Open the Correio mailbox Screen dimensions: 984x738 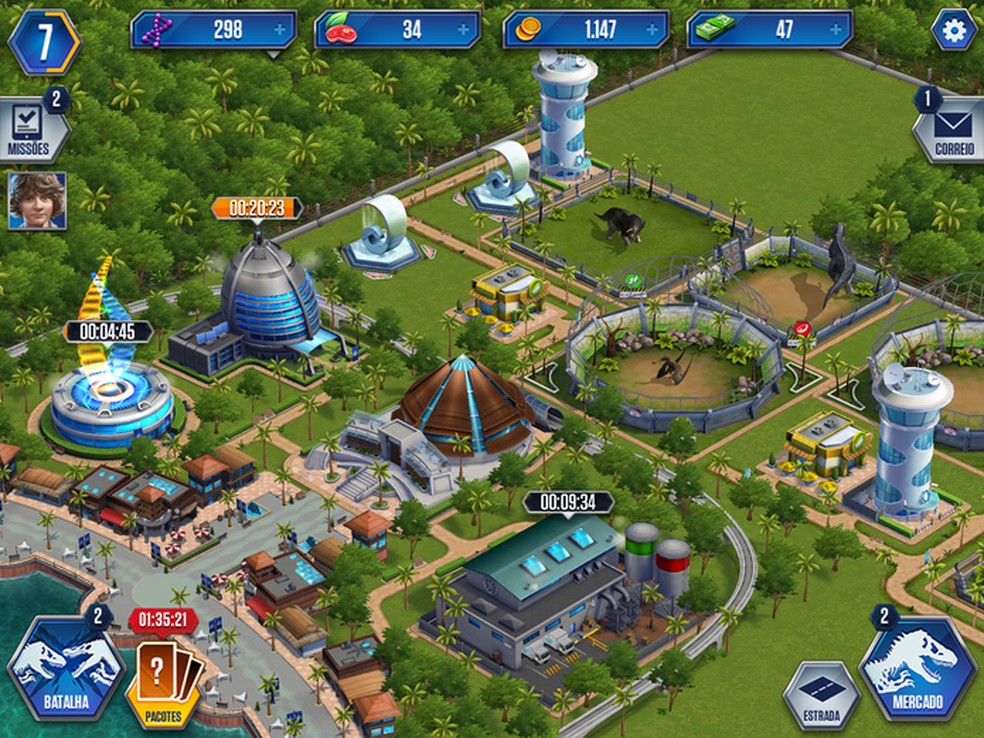[951, 131]
